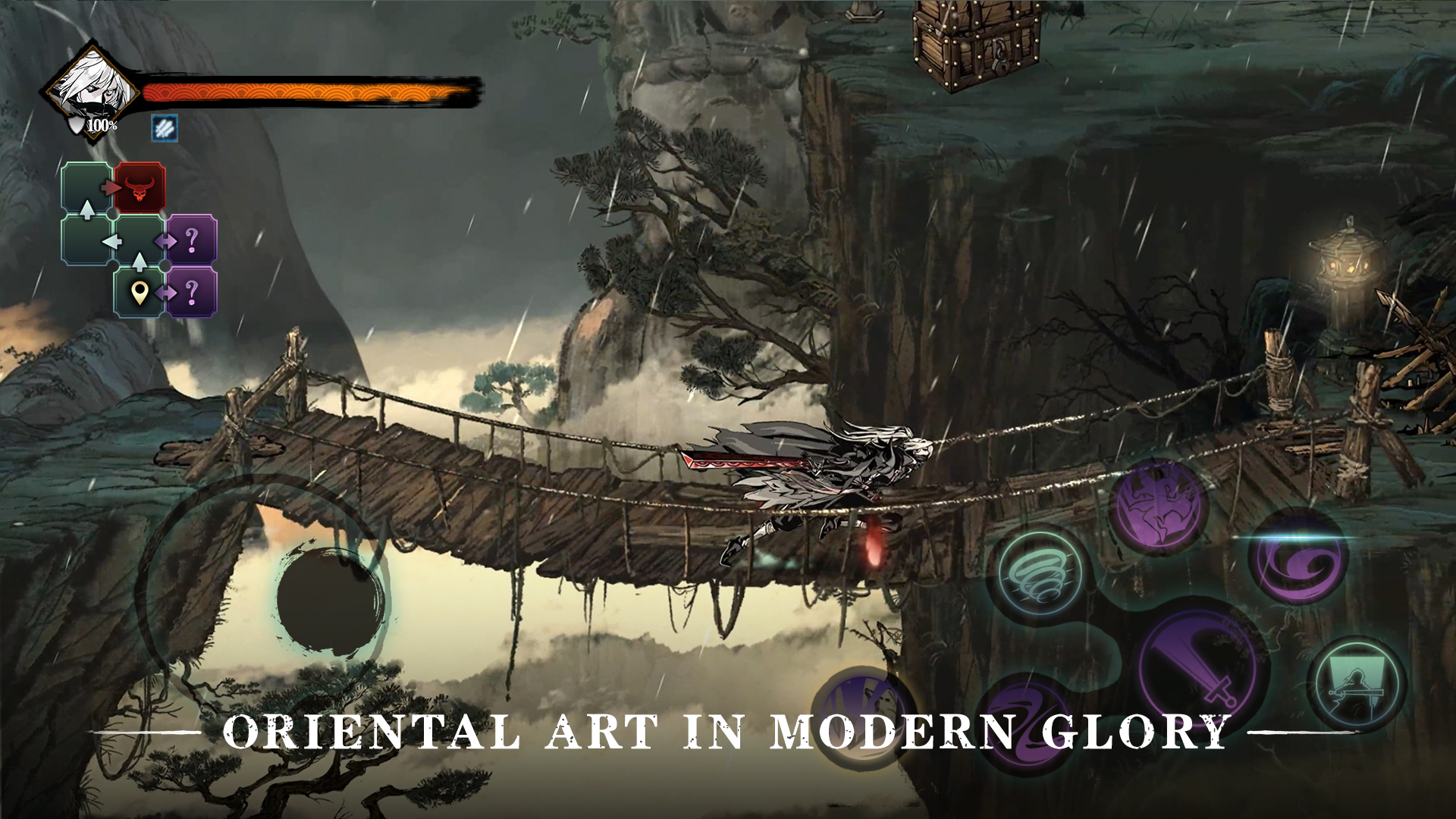
Task: Expand the map via the left arrow connector
Action: 114,240
